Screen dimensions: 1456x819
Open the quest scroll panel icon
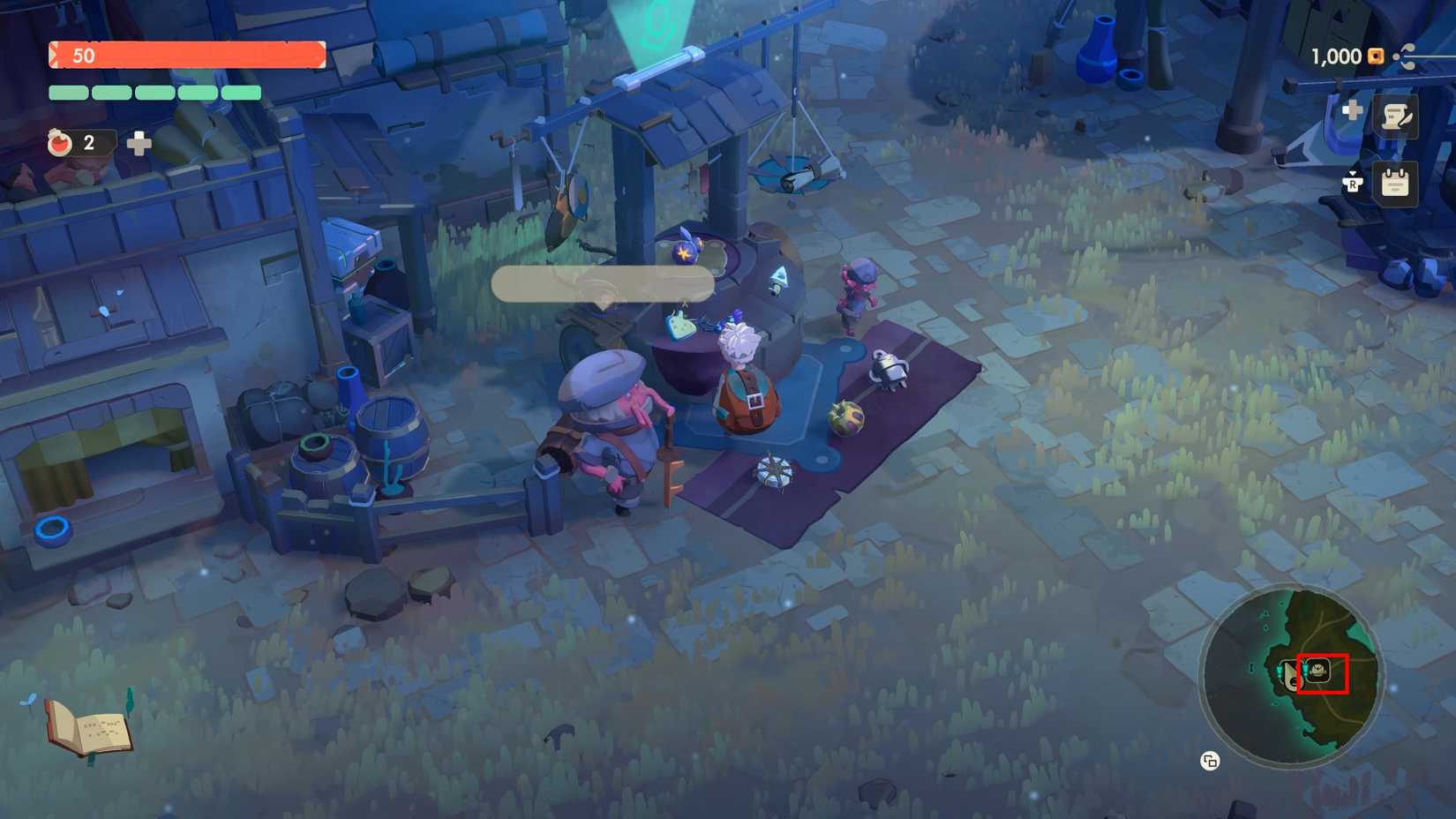[x=1394, y=117]
